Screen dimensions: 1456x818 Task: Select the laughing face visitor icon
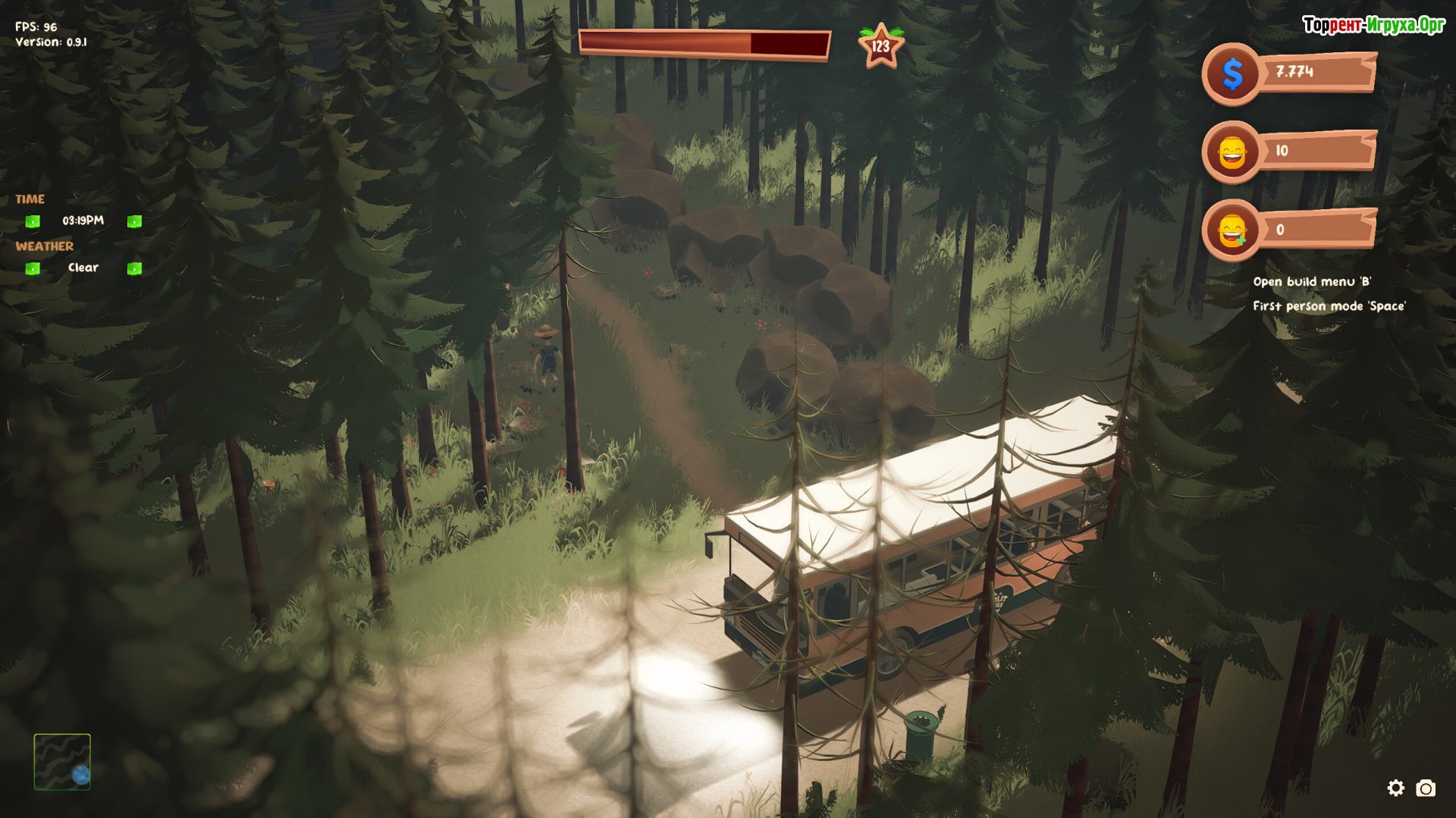(x=1232, y=152)
